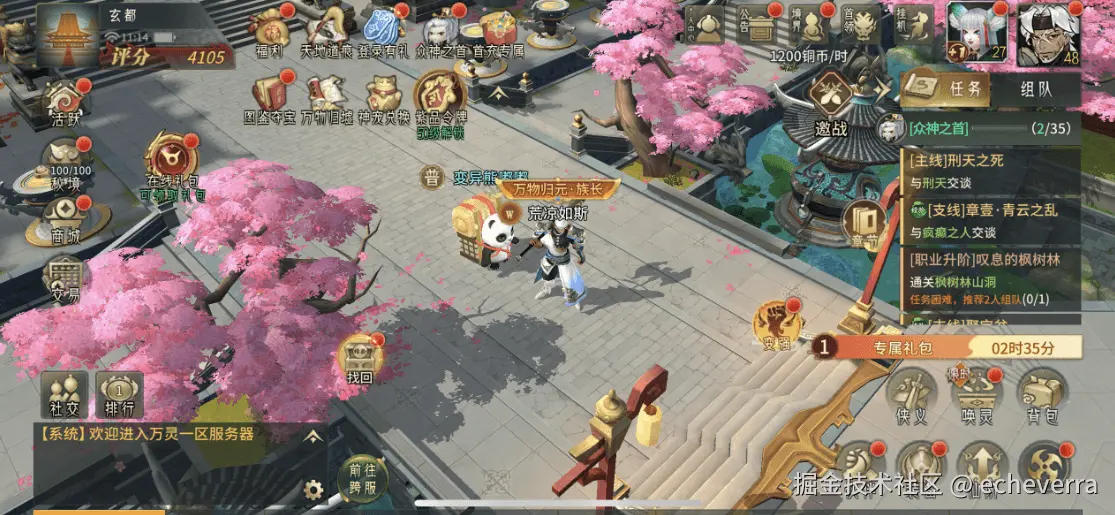Open the 图鉴夺宝 book icon
Image resolution: width=1115 pixels, height=515 pixels.
coord(270,96)
